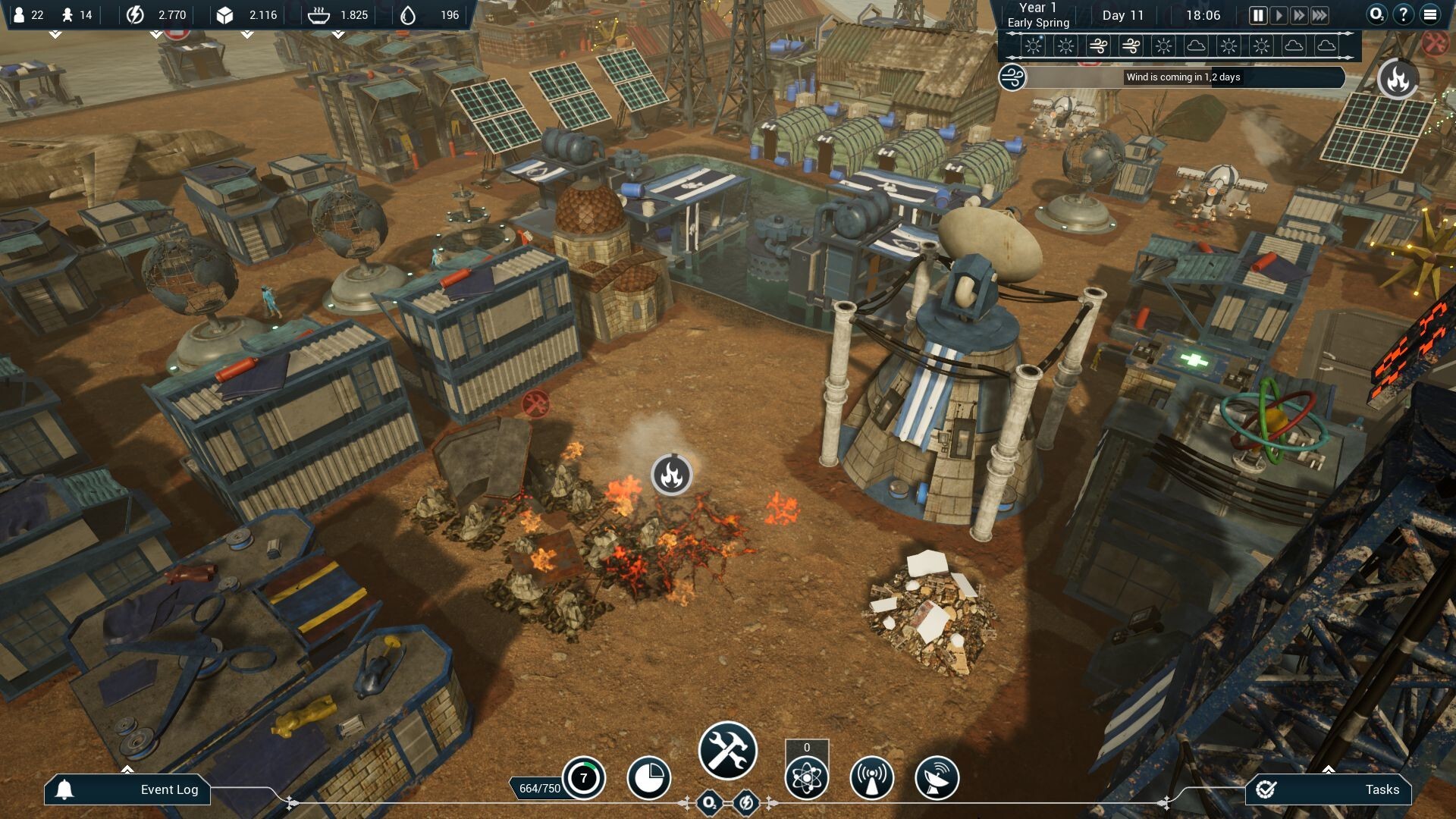Select the radio broadcast tower icon
The image size is (1456, 819).
coord(872,777)
